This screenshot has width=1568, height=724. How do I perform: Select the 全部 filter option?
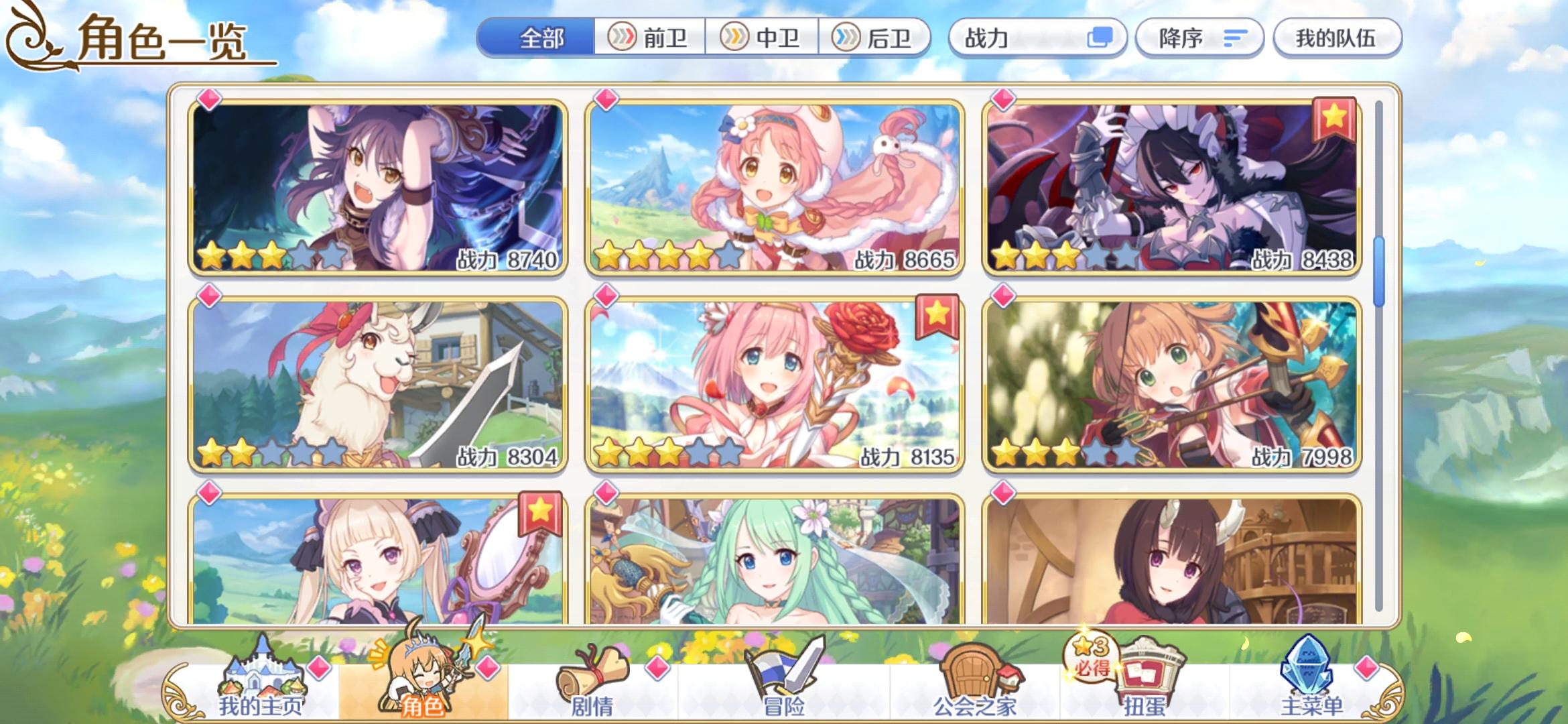click(x=539, y=38)
